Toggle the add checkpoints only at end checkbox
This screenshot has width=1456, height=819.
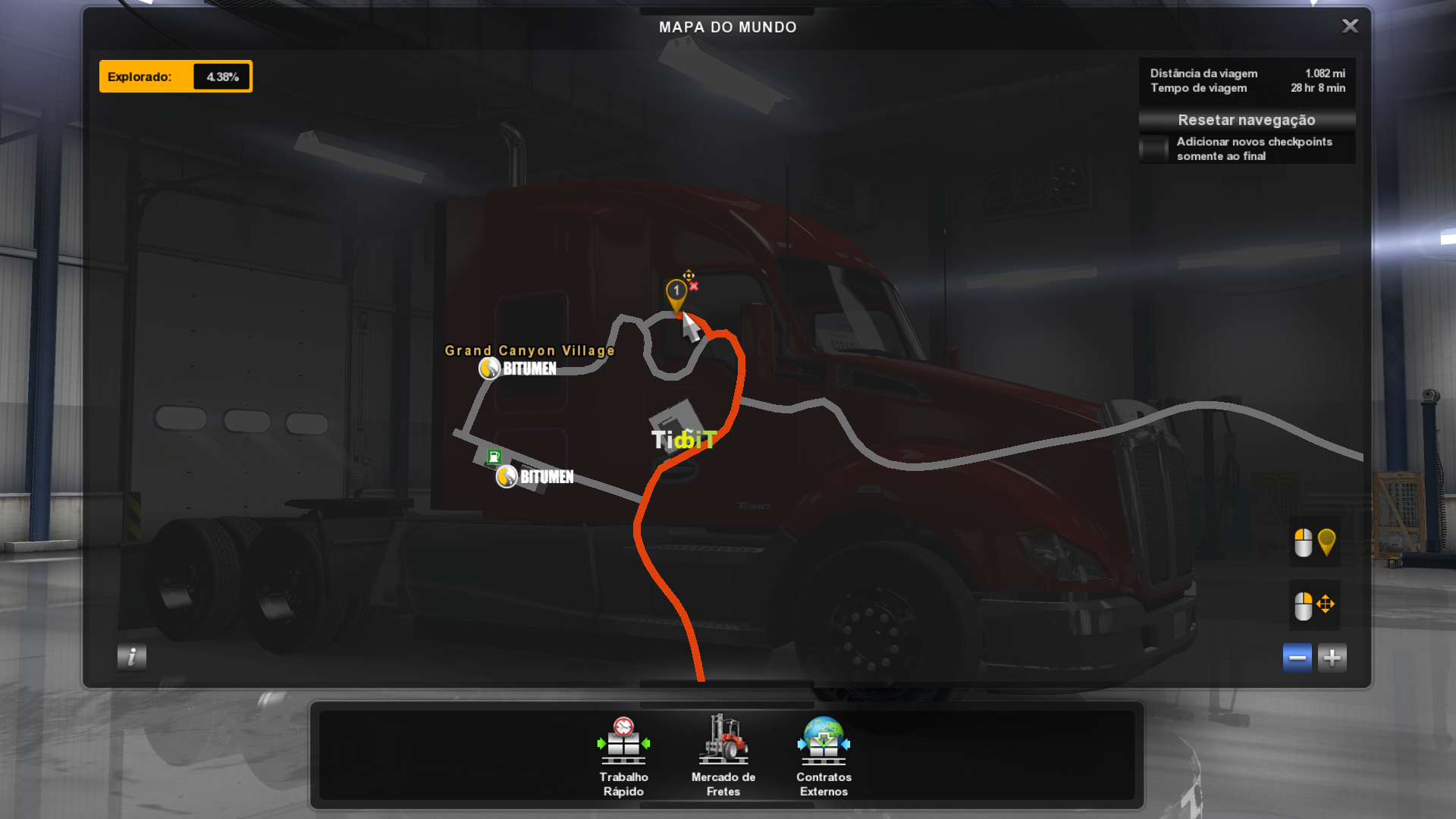(x=1154, y=149)
